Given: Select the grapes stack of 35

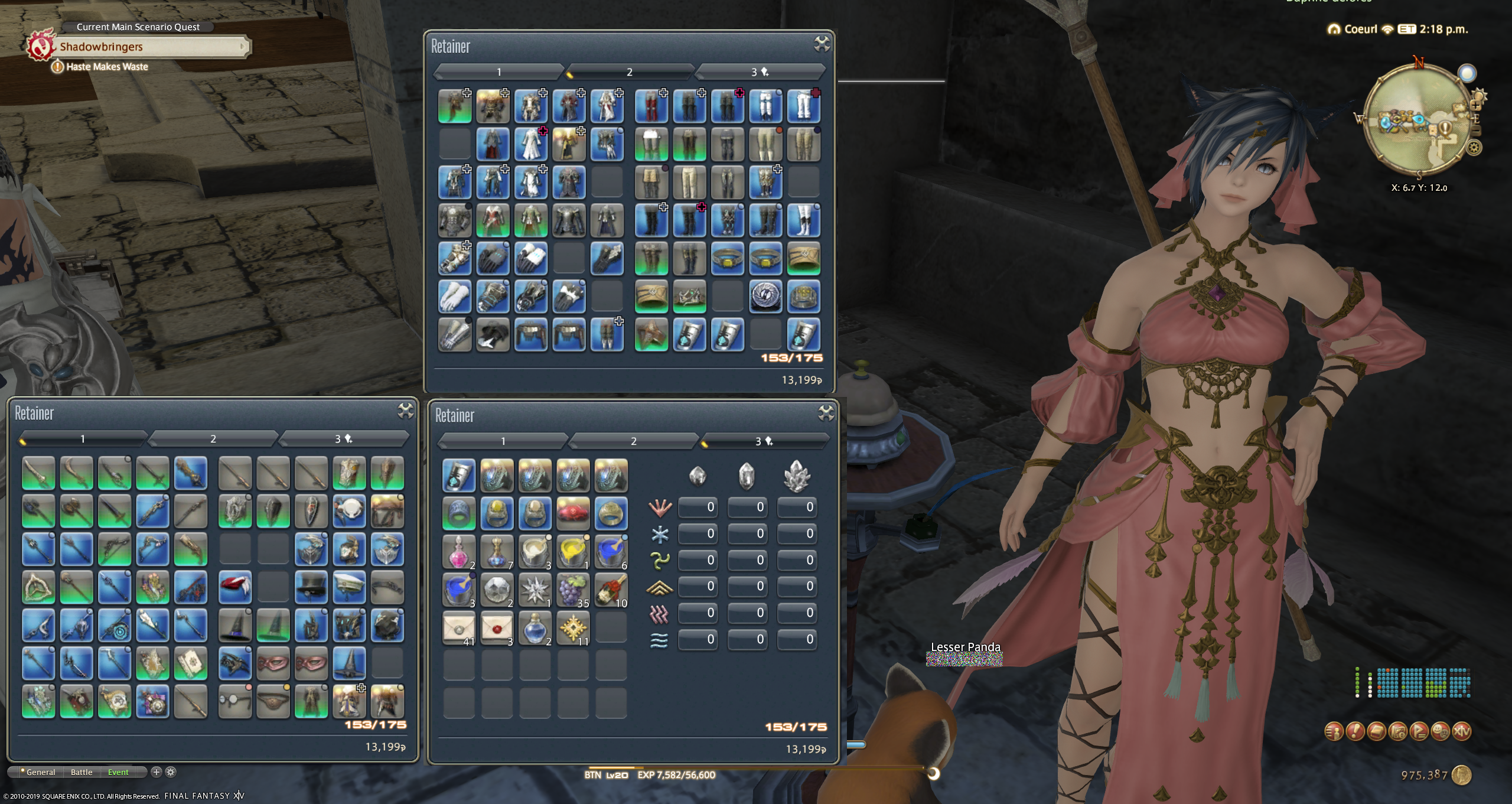Looking at the screenshot, I should 572,589.
